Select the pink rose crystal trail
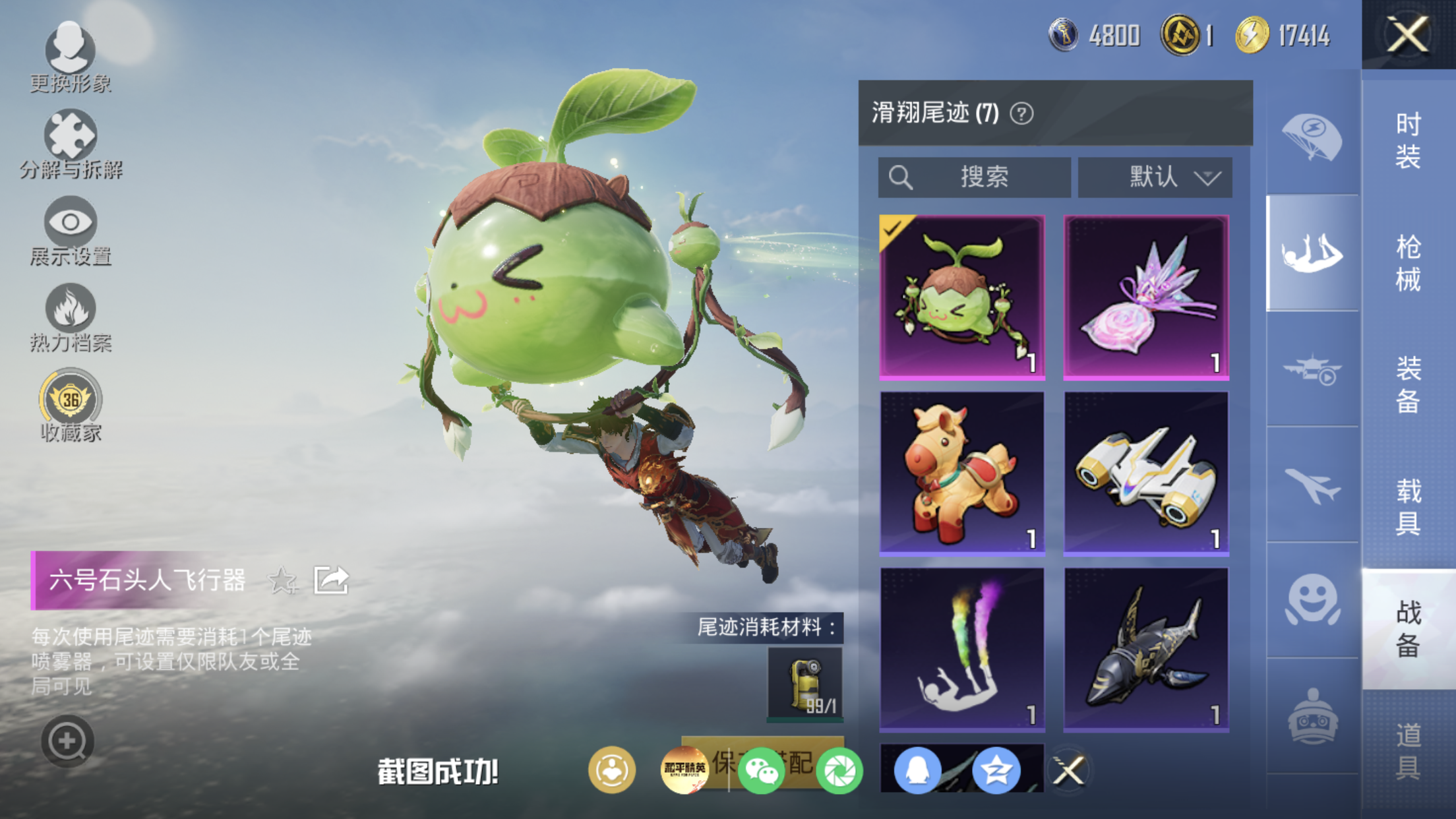Screen dimensions: 1456x819 [x=1146, y=297]
